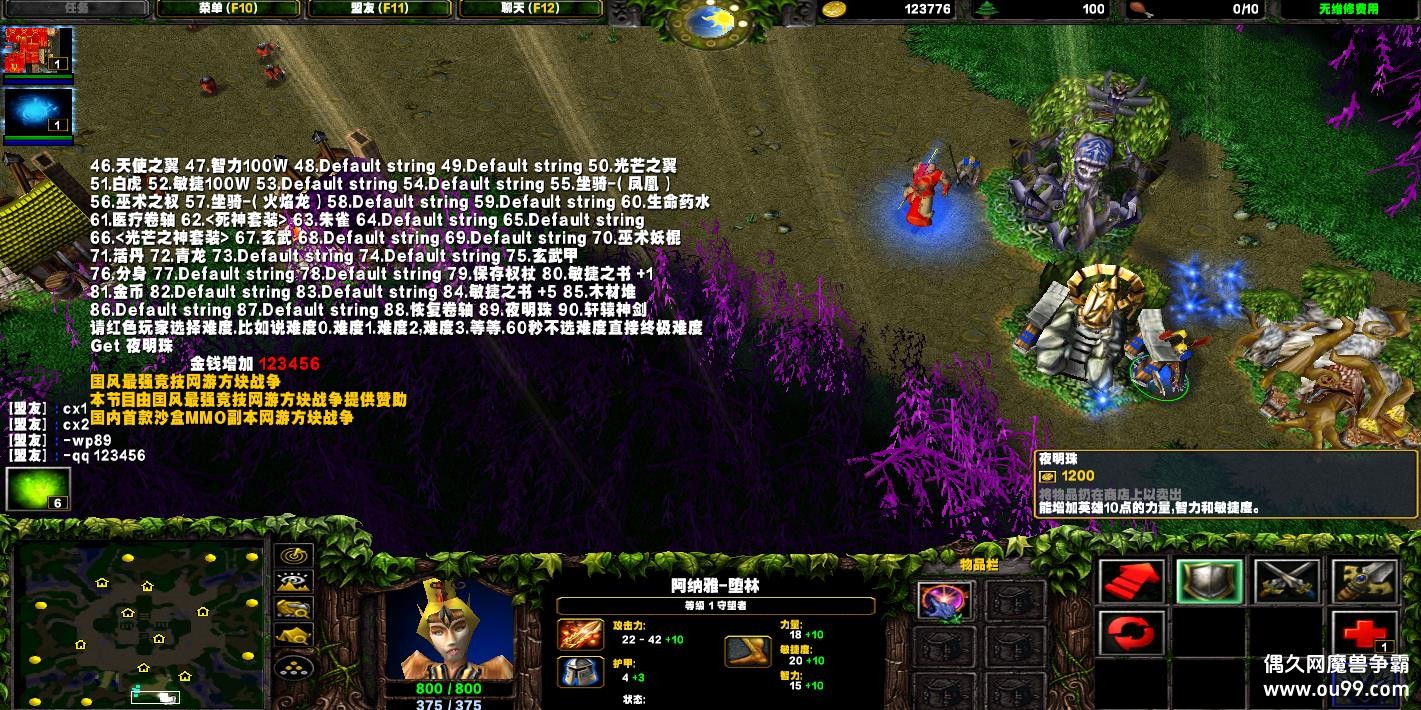
Task: Open the 任务 quests button
Action: tap(76, 9)
